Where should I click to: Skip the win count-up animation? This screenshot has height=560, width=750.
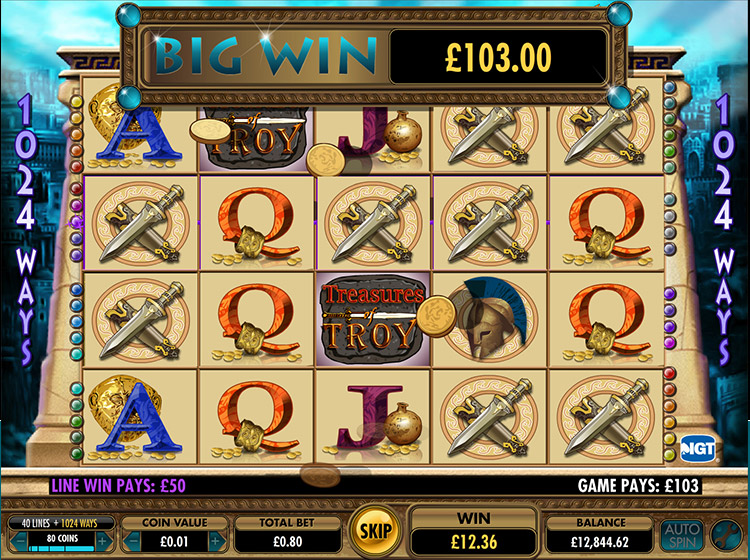[x=375, y=528]
